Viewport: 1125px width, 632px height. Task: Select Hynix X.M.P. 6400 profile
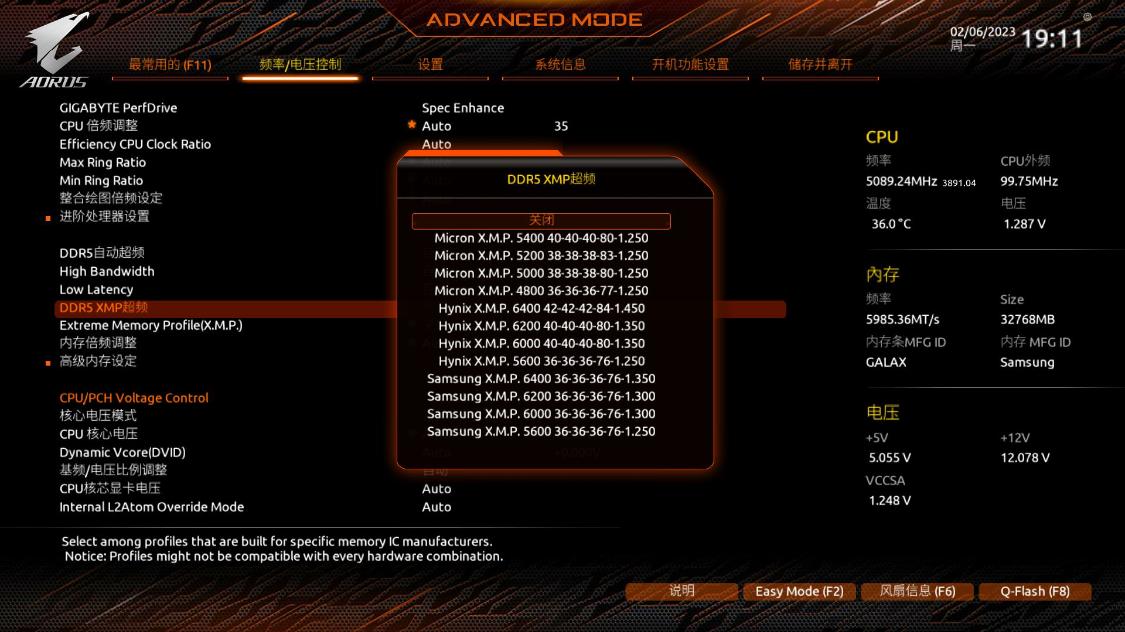(541, 308)
